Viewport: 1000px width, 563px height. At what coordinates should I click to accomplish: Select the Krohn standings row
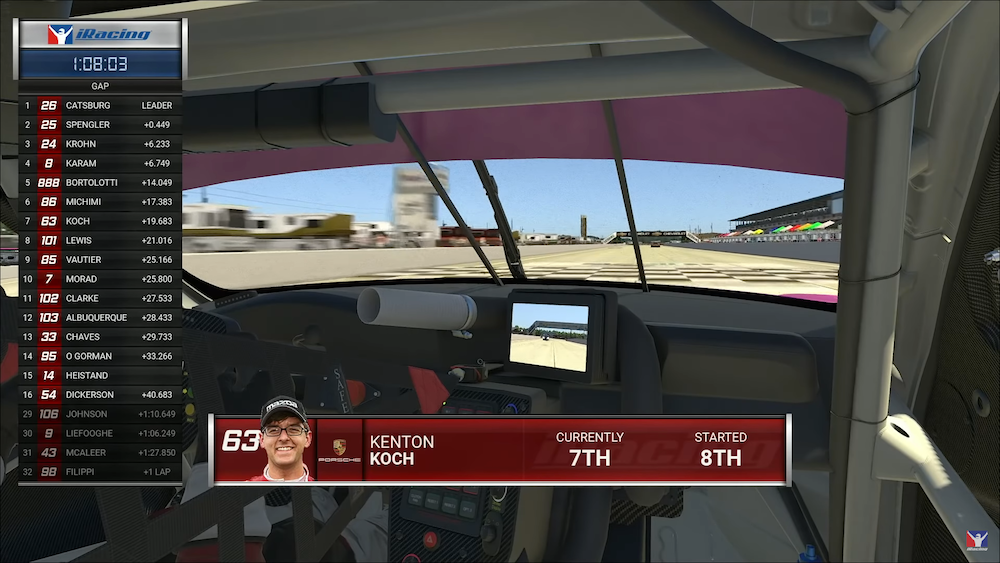pyautogui.click(x=100, y=144)
